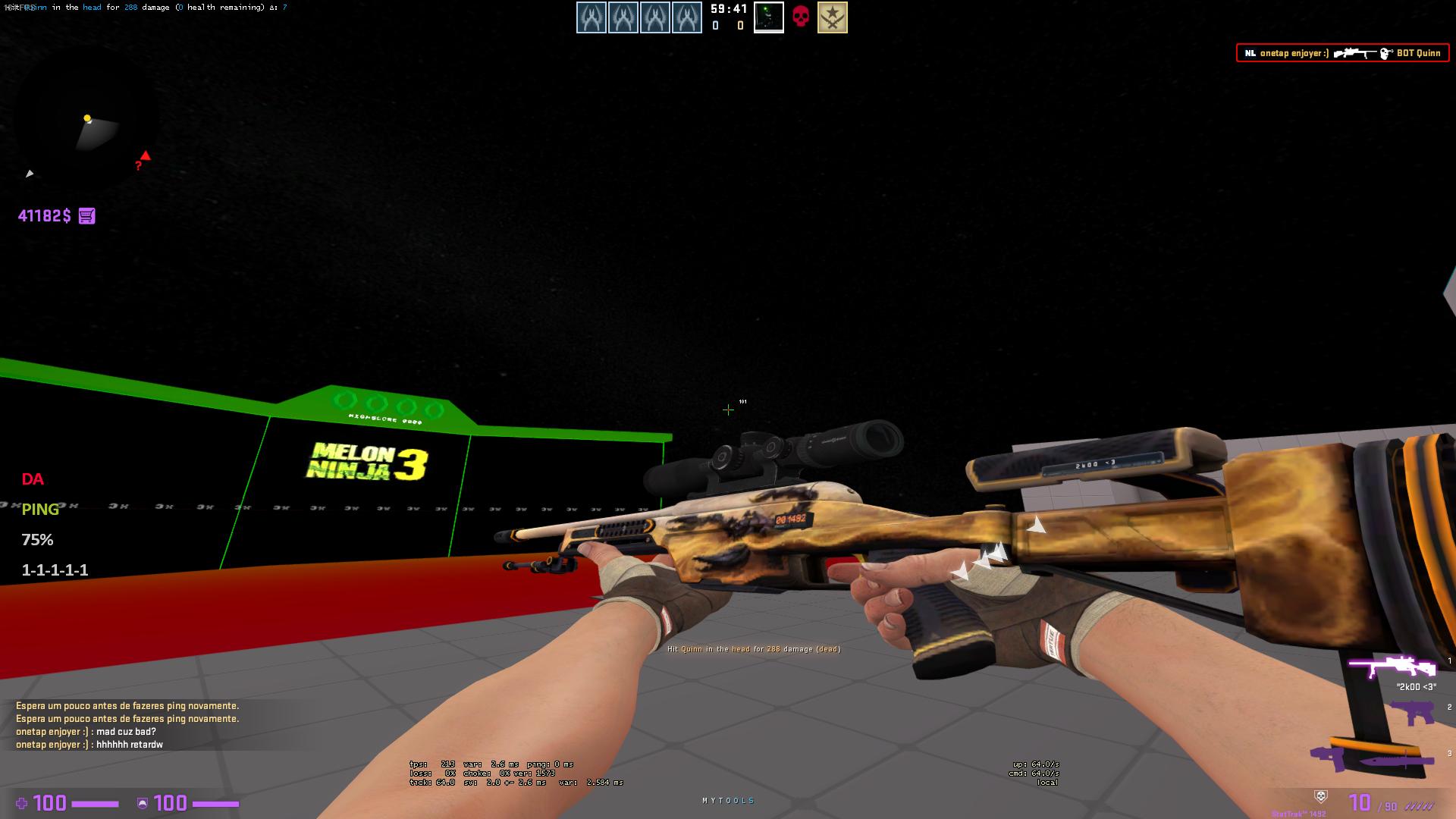Choose the knife weapon slot
1456x819 pixels.
1403,761
